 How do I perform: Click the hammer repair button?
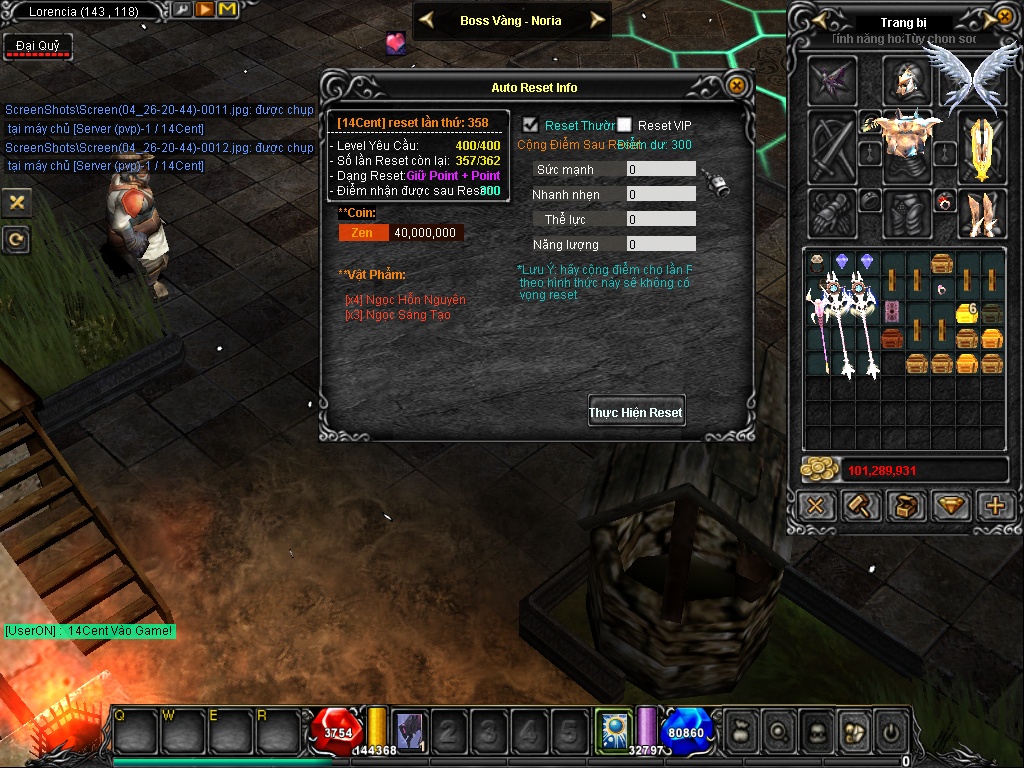click(861, 505)
